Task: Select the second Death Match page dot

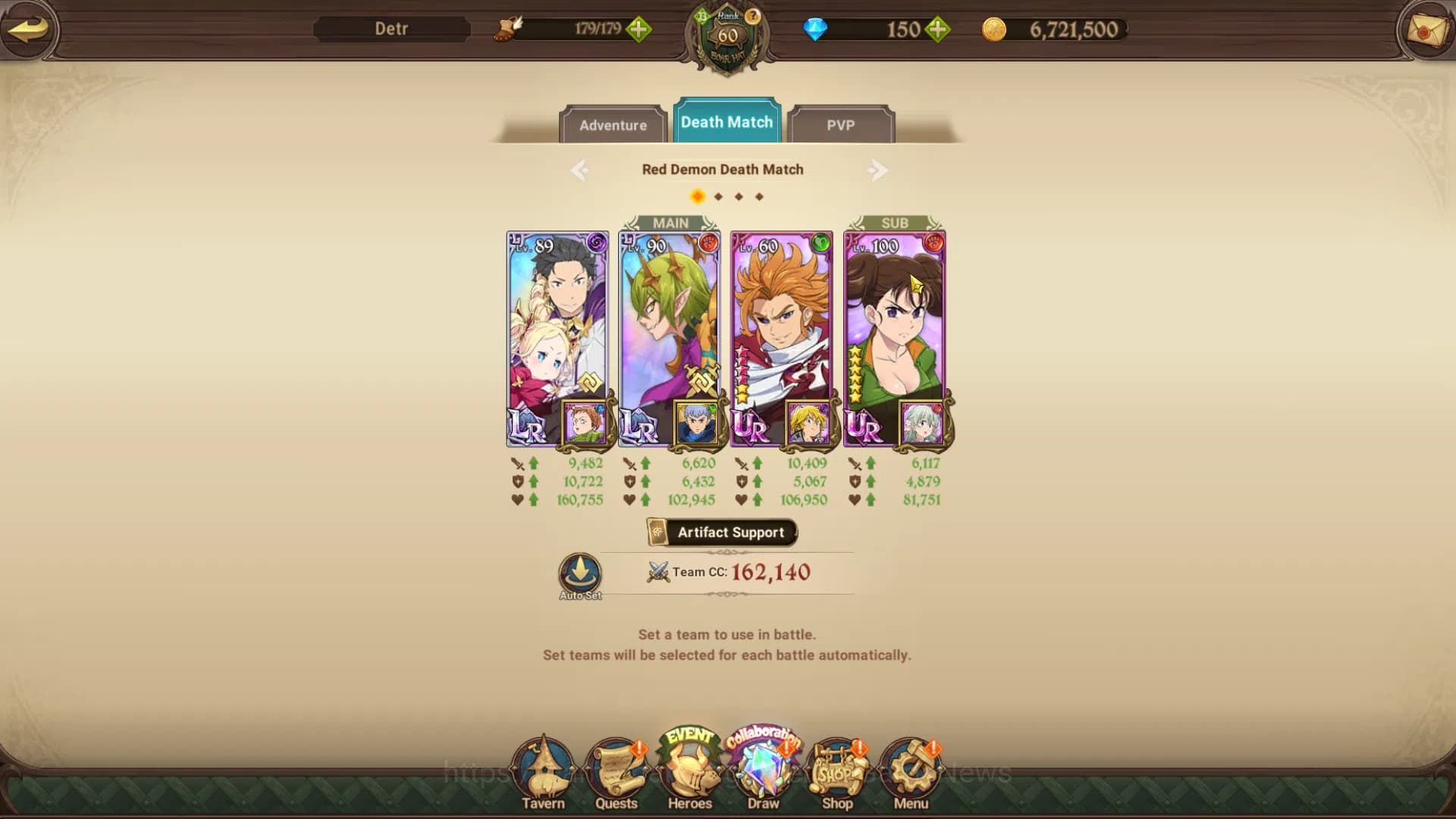Action: tap(717, 196)
